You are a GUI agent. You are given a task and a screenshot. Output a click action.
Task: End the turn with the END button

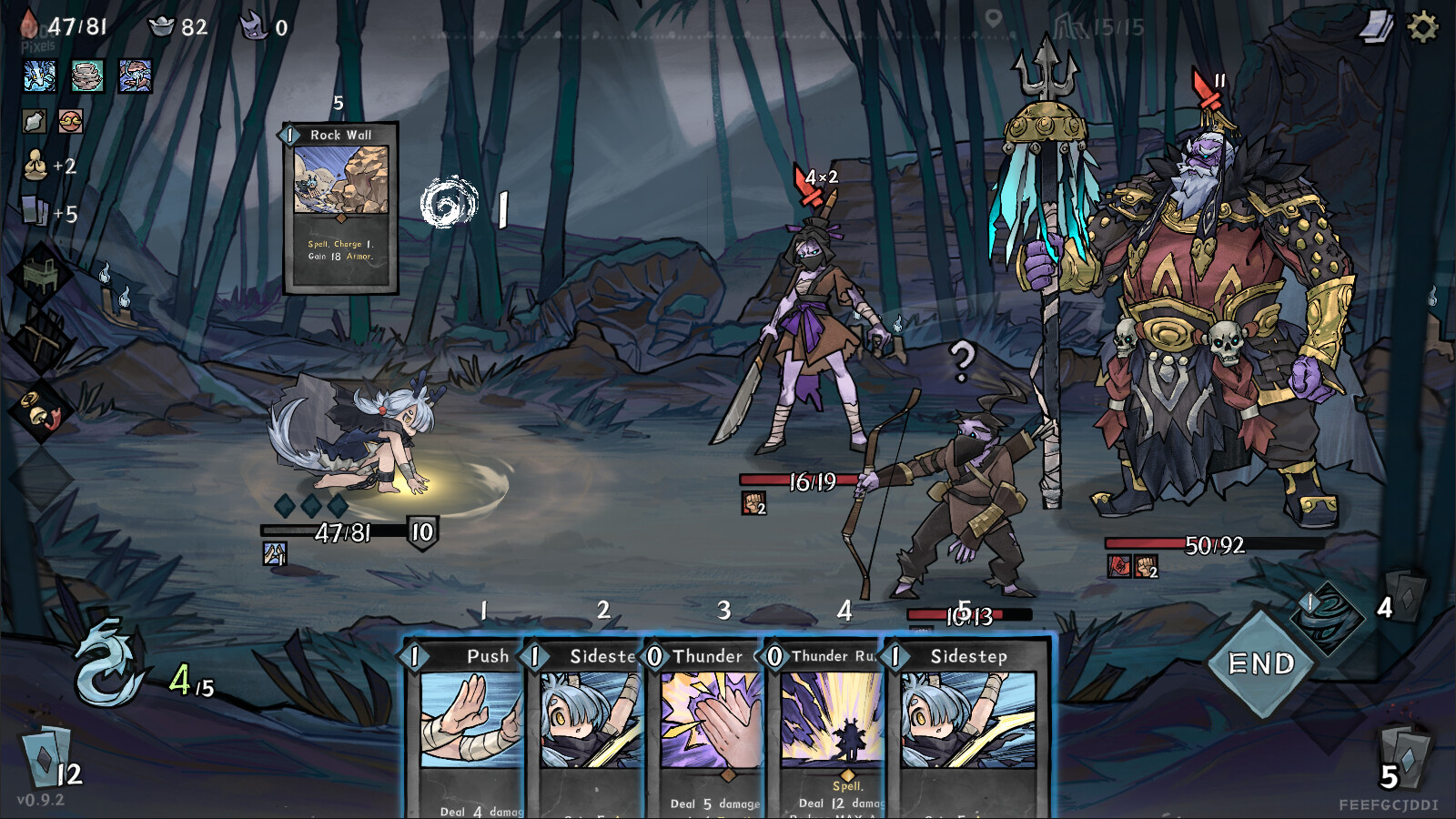point(1261,663)
